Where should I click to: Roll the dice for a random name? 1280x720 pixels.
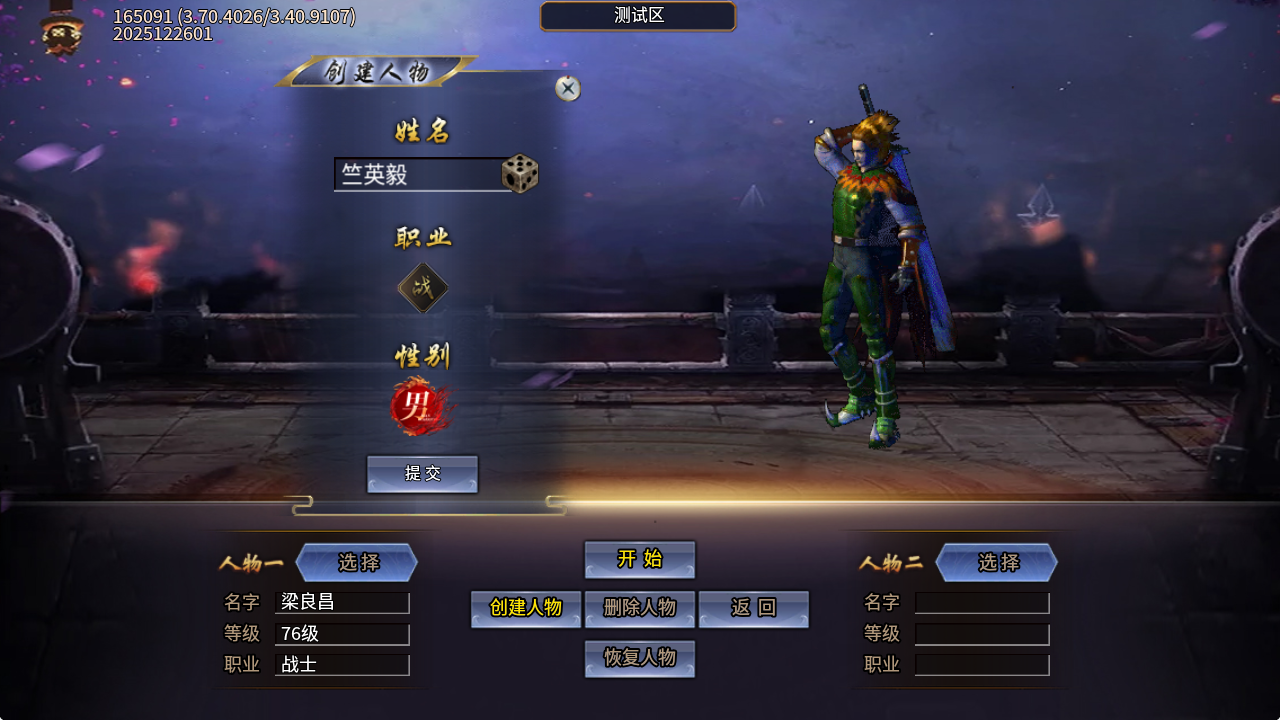(520, 174)
